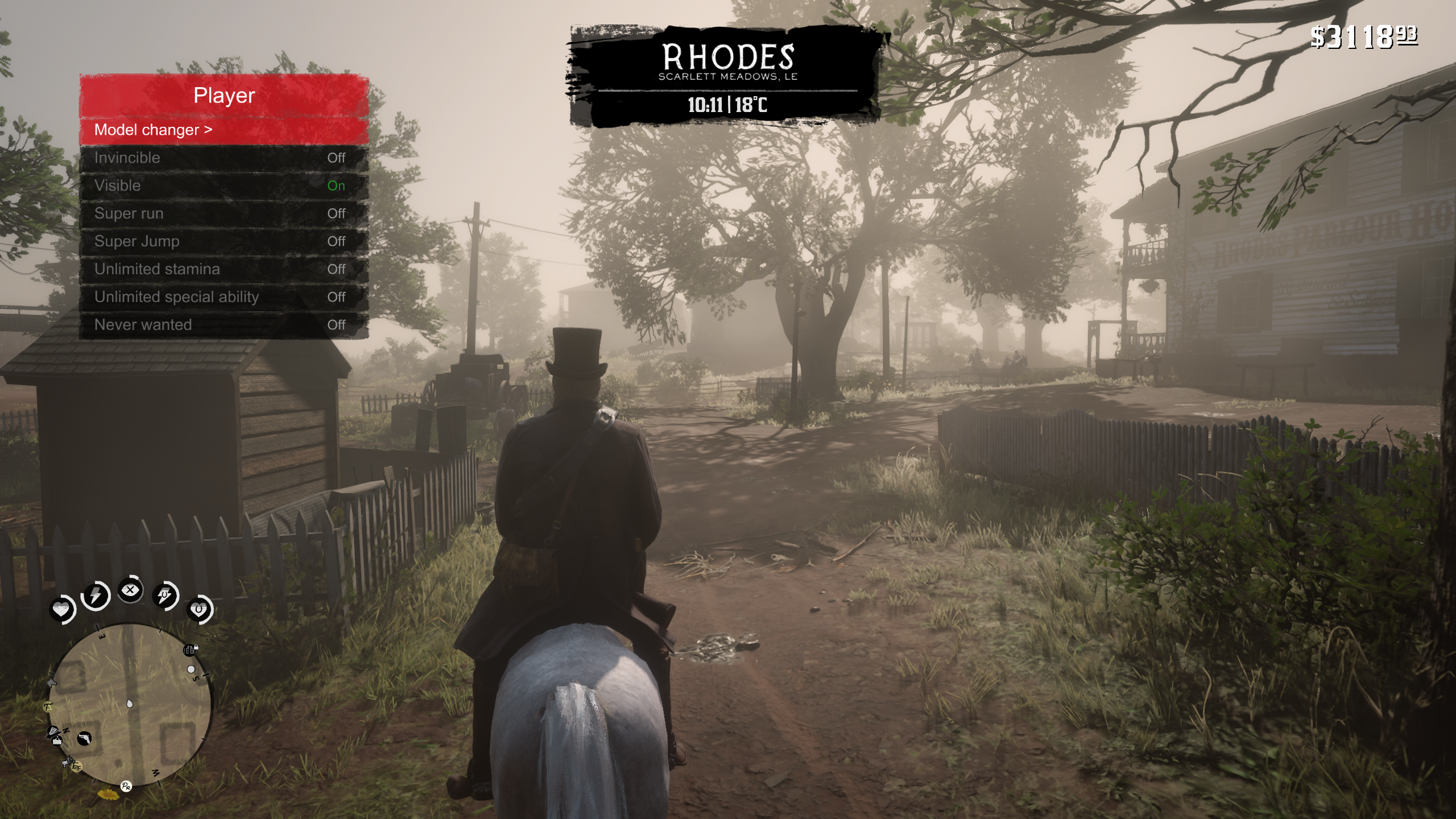Select the health core heart icon
Screen dimensions: 1456x819
61,610
